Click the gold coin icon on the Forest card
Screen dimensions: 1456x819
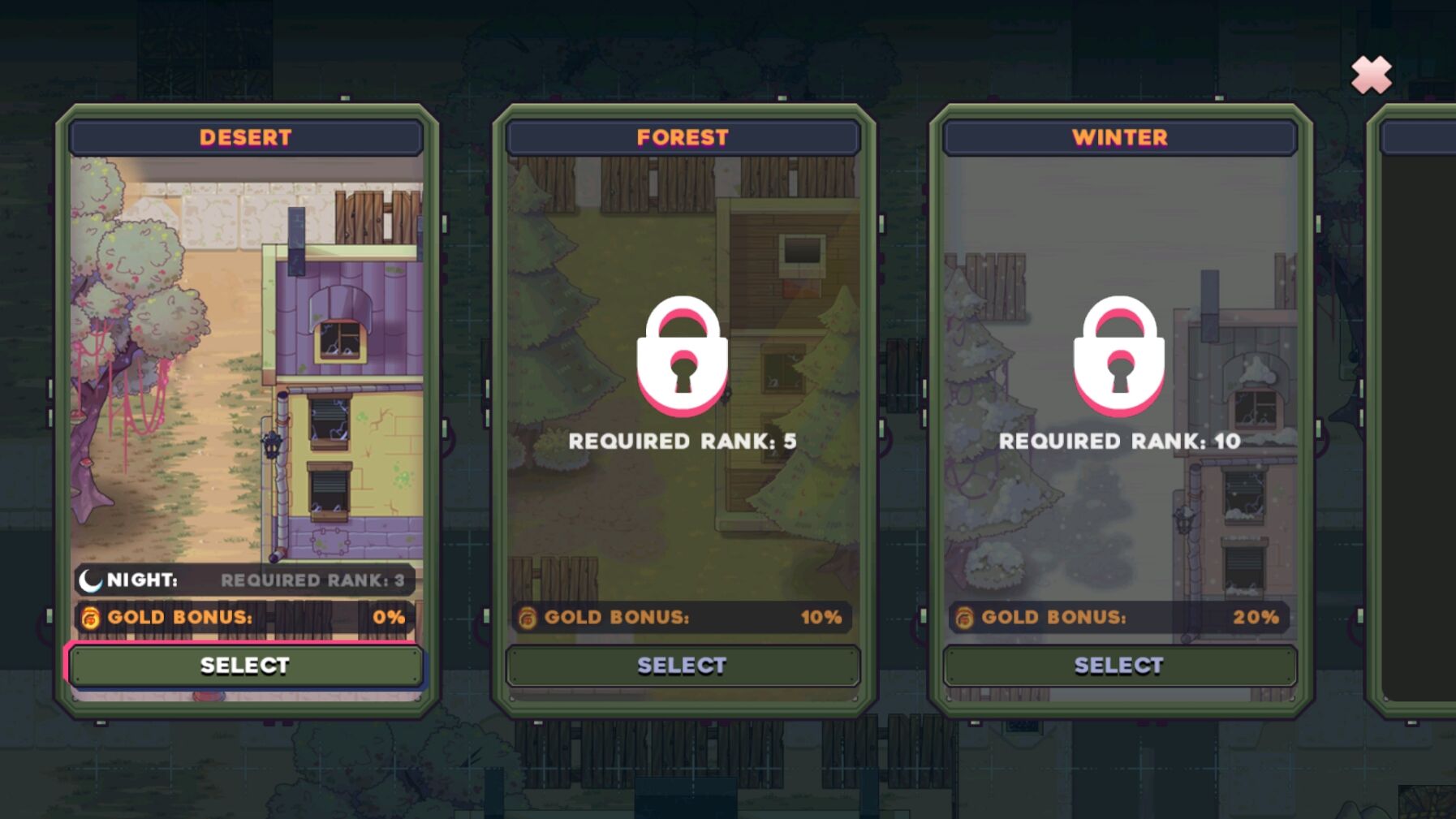click(528, 617)
